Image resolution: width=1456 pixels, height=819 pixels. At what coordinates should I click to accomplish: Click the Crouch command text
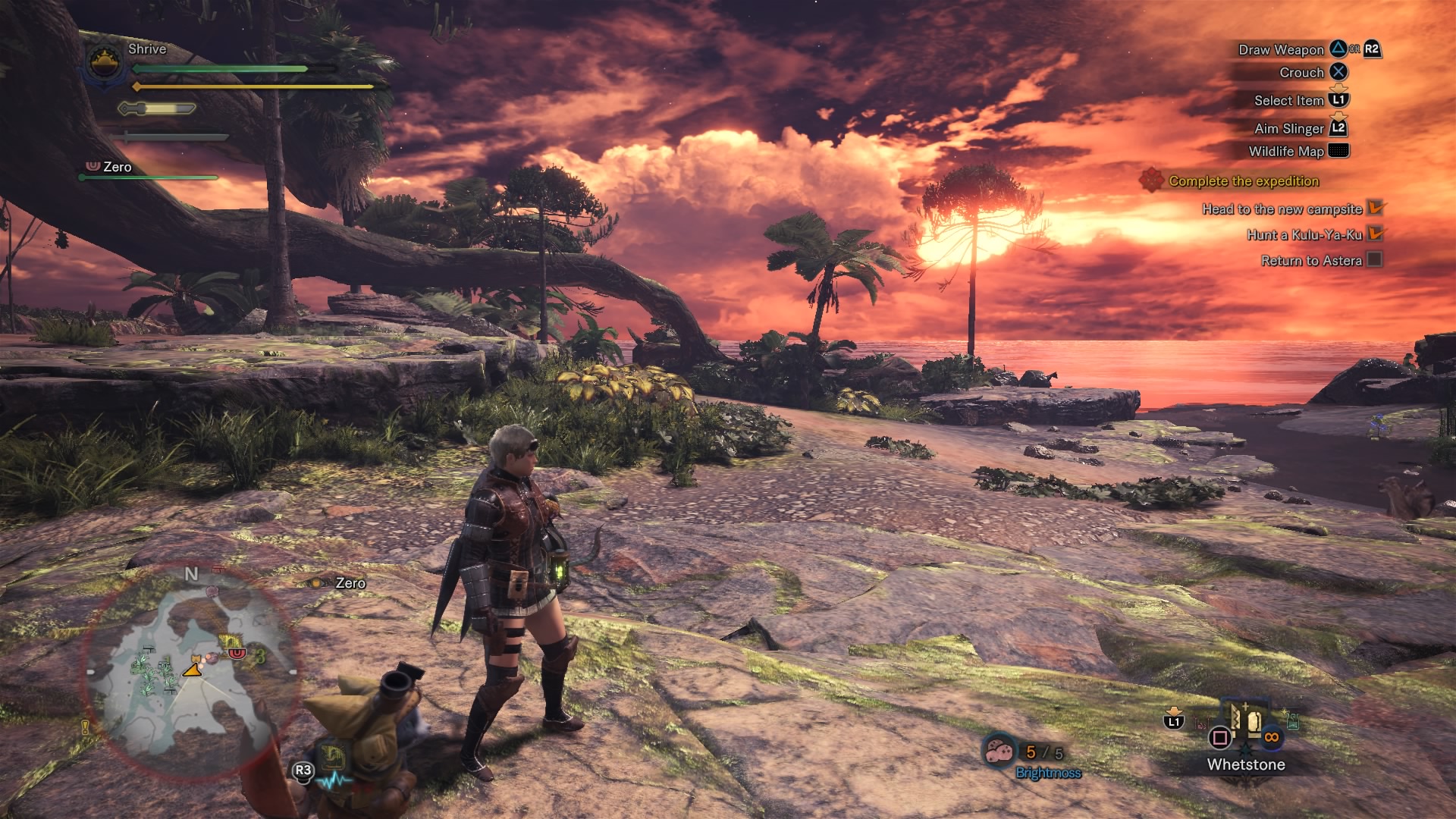coord(1301,72)
